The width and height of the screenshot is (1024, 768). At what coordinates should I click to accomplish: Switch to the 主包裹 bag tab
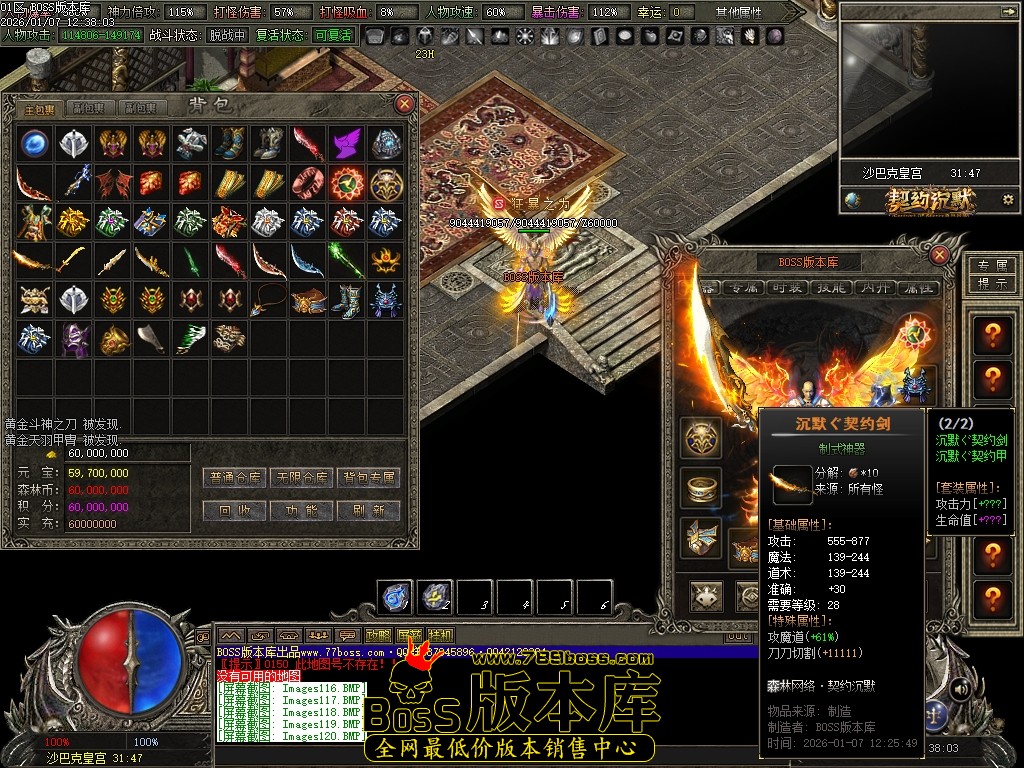[x=41, y=108]
